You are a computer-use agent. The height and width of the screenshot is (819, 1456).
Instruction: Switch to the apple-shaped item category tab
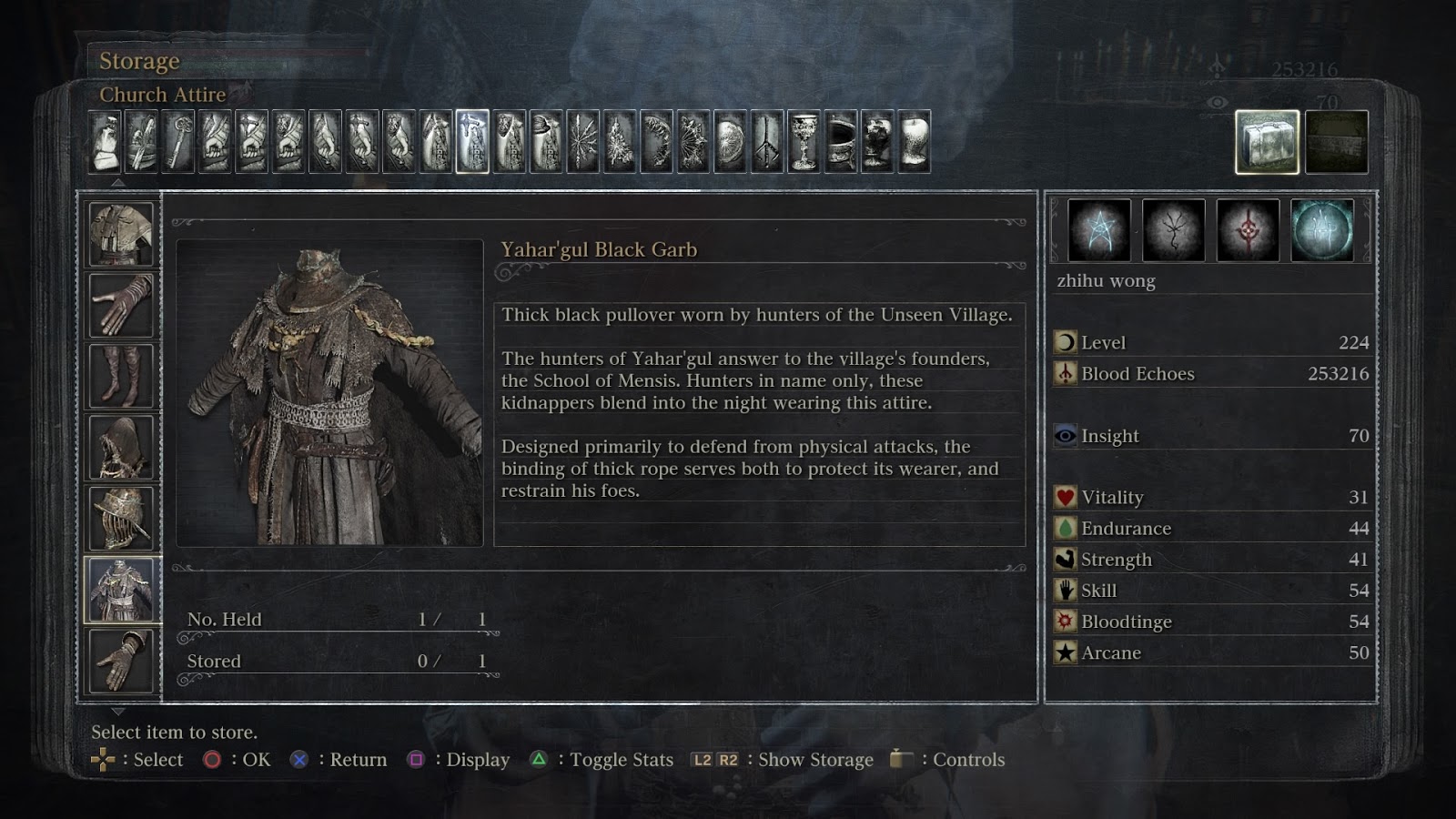click(x=914, y=142)
